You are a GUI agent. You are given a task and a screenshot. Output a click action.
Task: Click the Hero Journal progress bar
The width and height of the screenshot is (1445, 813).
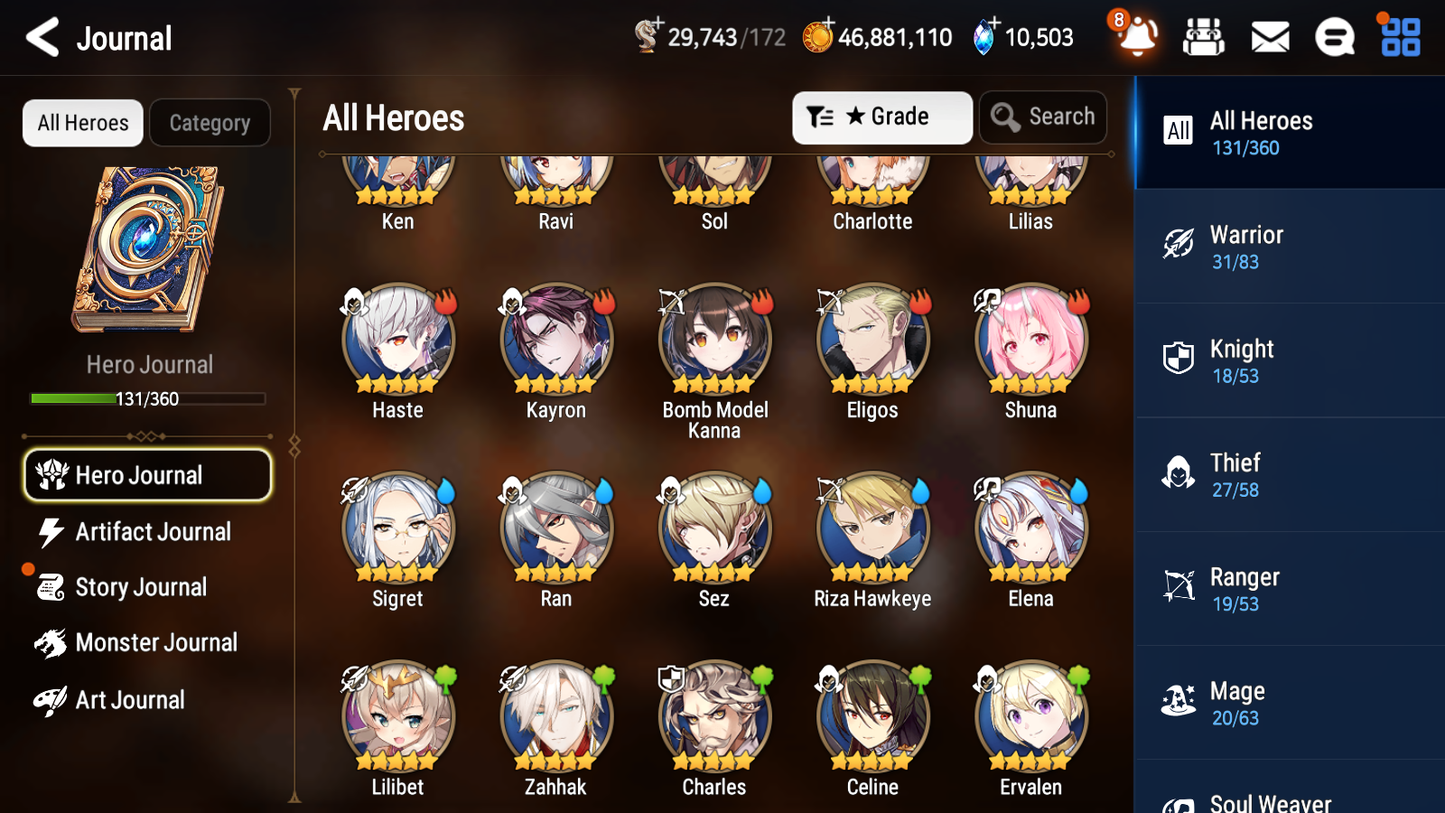(x=149, y=397)
